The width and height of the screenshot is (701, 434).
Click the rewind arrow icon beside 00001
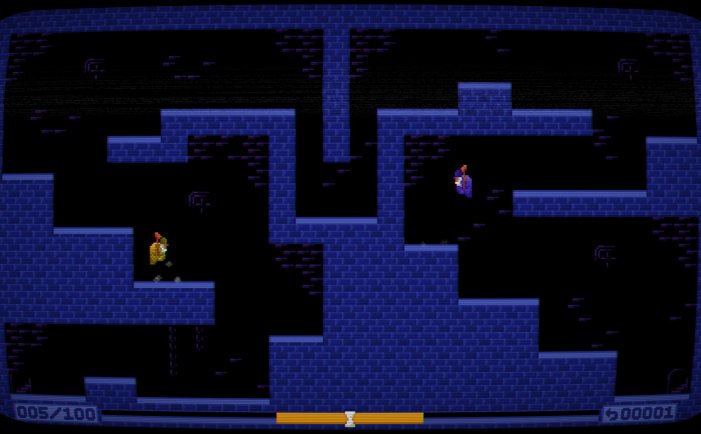(612, 414)
